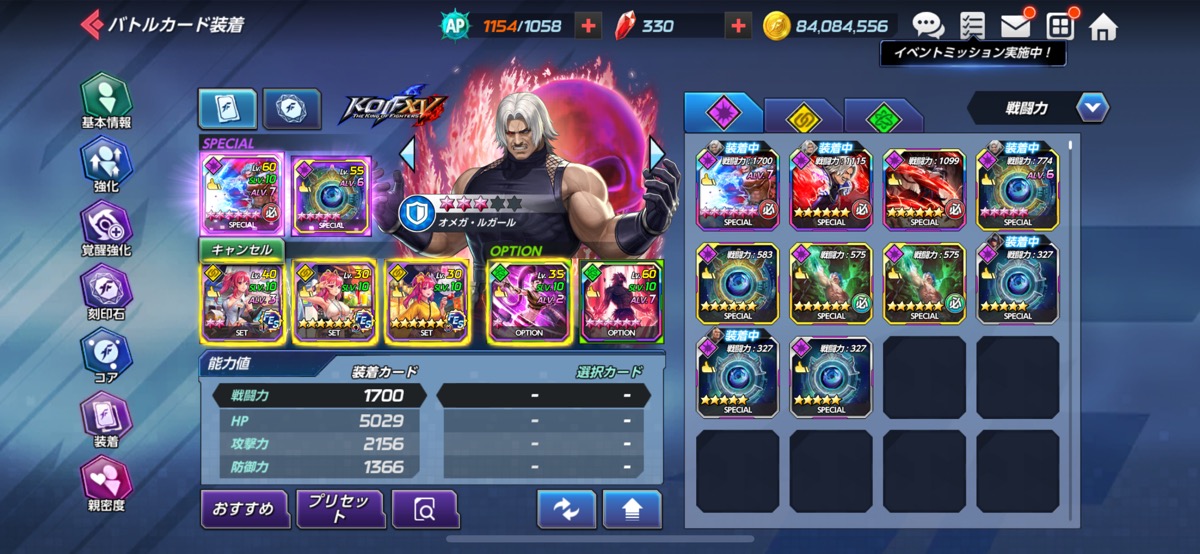Image resolution: width=1200 pixels, height=554 pixels.
Task: Select the 戦闘力 583 card
Action: tap(737, 283)
